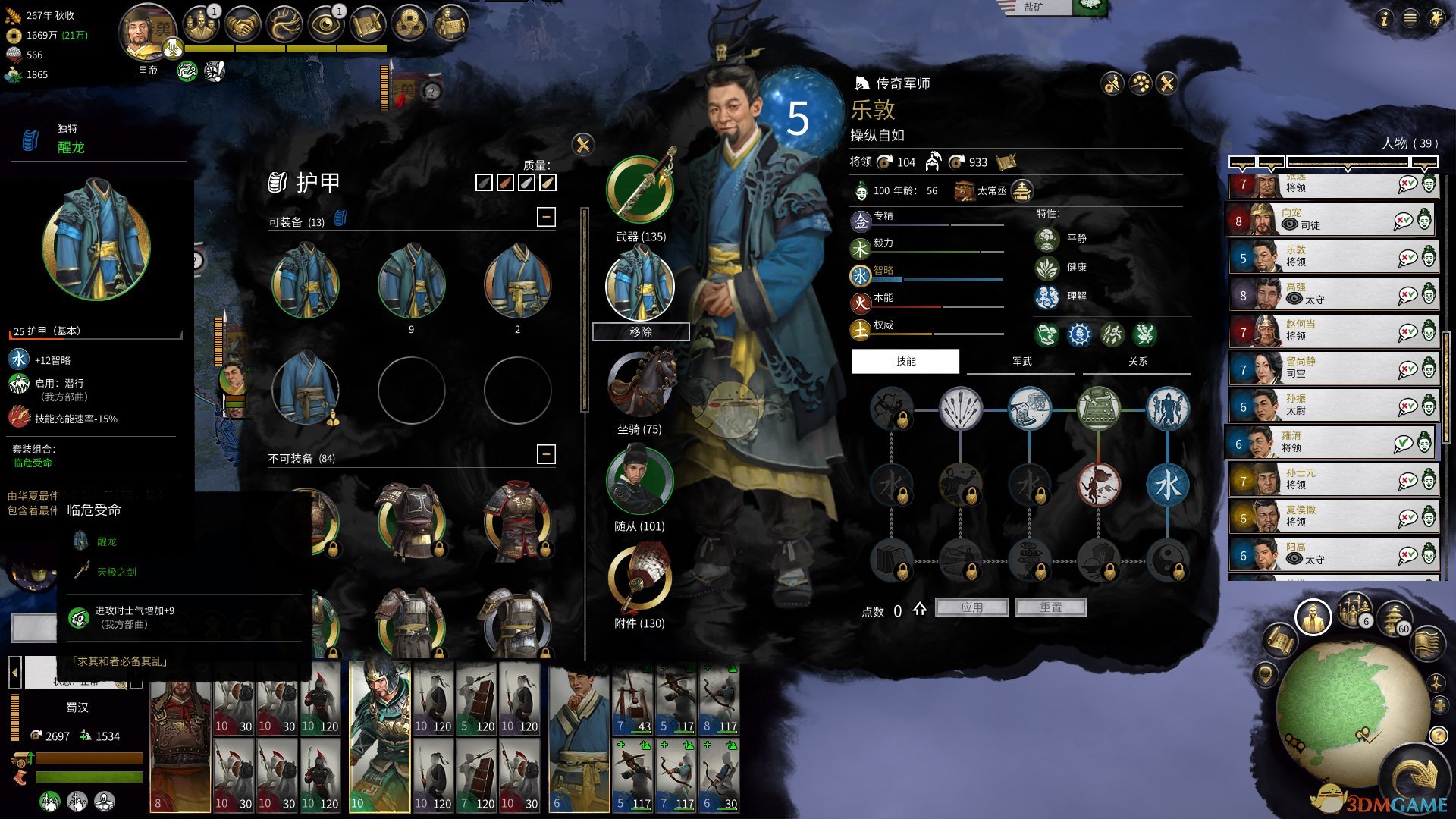1456x819 pixels.
Task: Open the mount slot 坐骑 (75)
Action: [640, 383]
